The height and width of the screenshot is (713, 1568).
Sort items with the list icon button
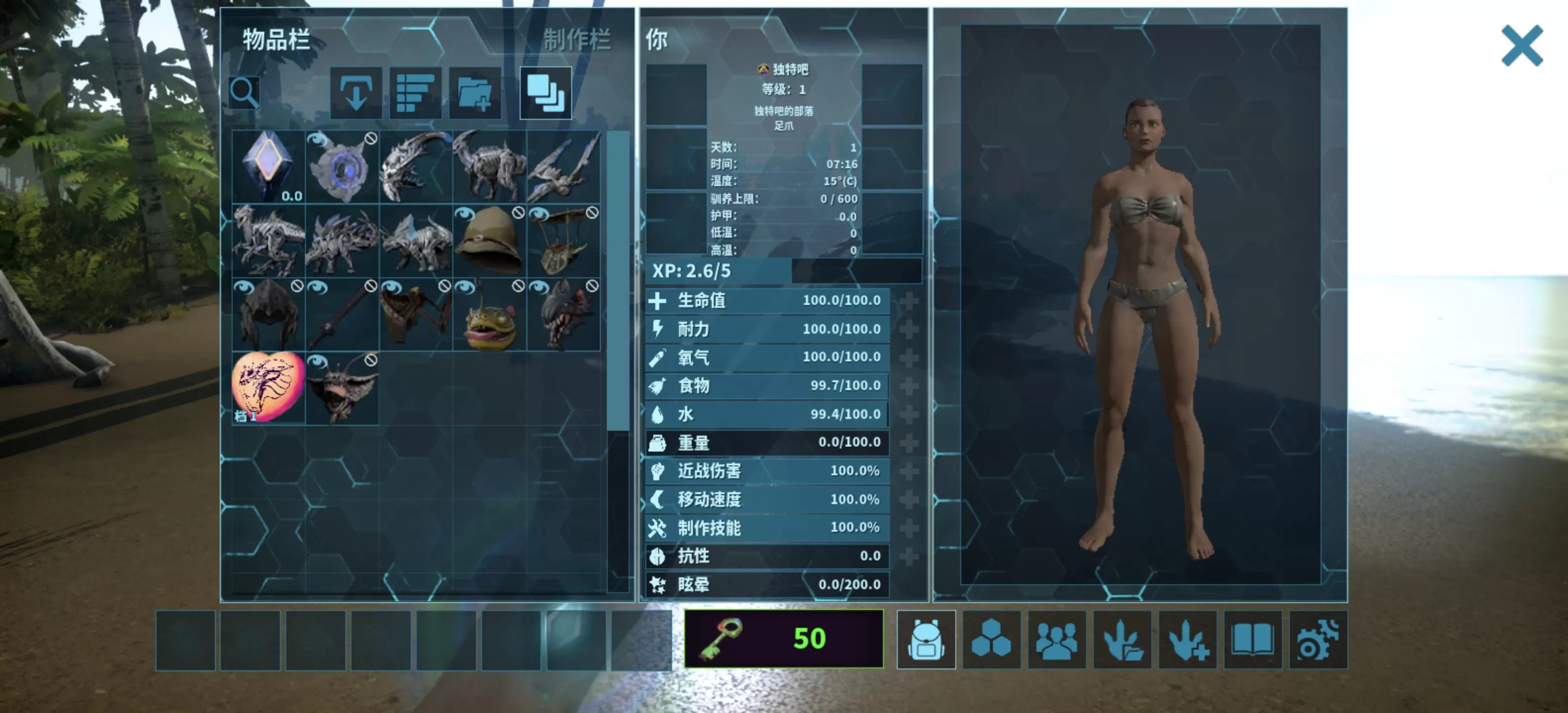(x=415, y=93)
